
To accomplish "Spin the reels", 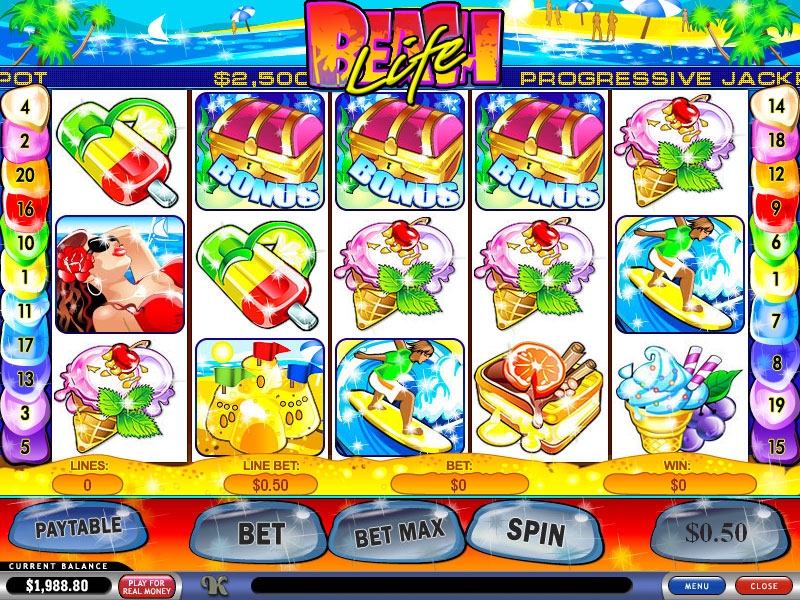I will [x=536, y=530].
